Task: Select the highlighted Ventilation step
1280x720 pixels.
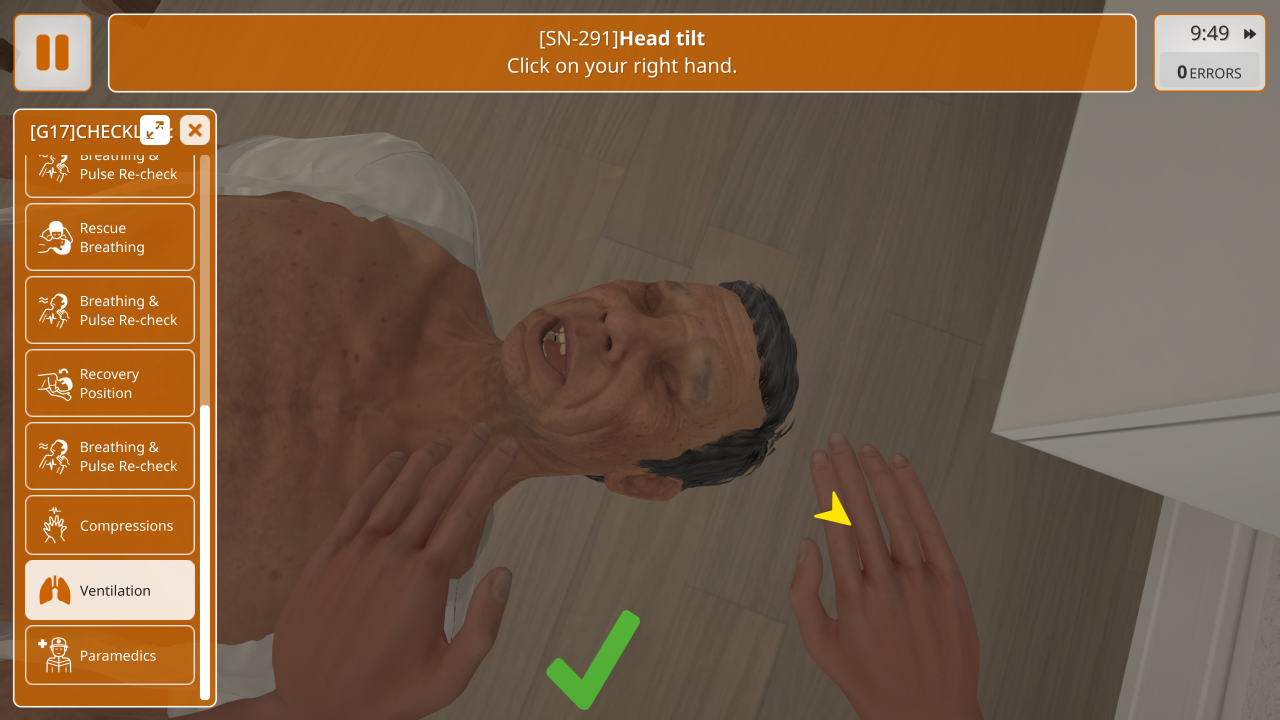Action: 110,590
